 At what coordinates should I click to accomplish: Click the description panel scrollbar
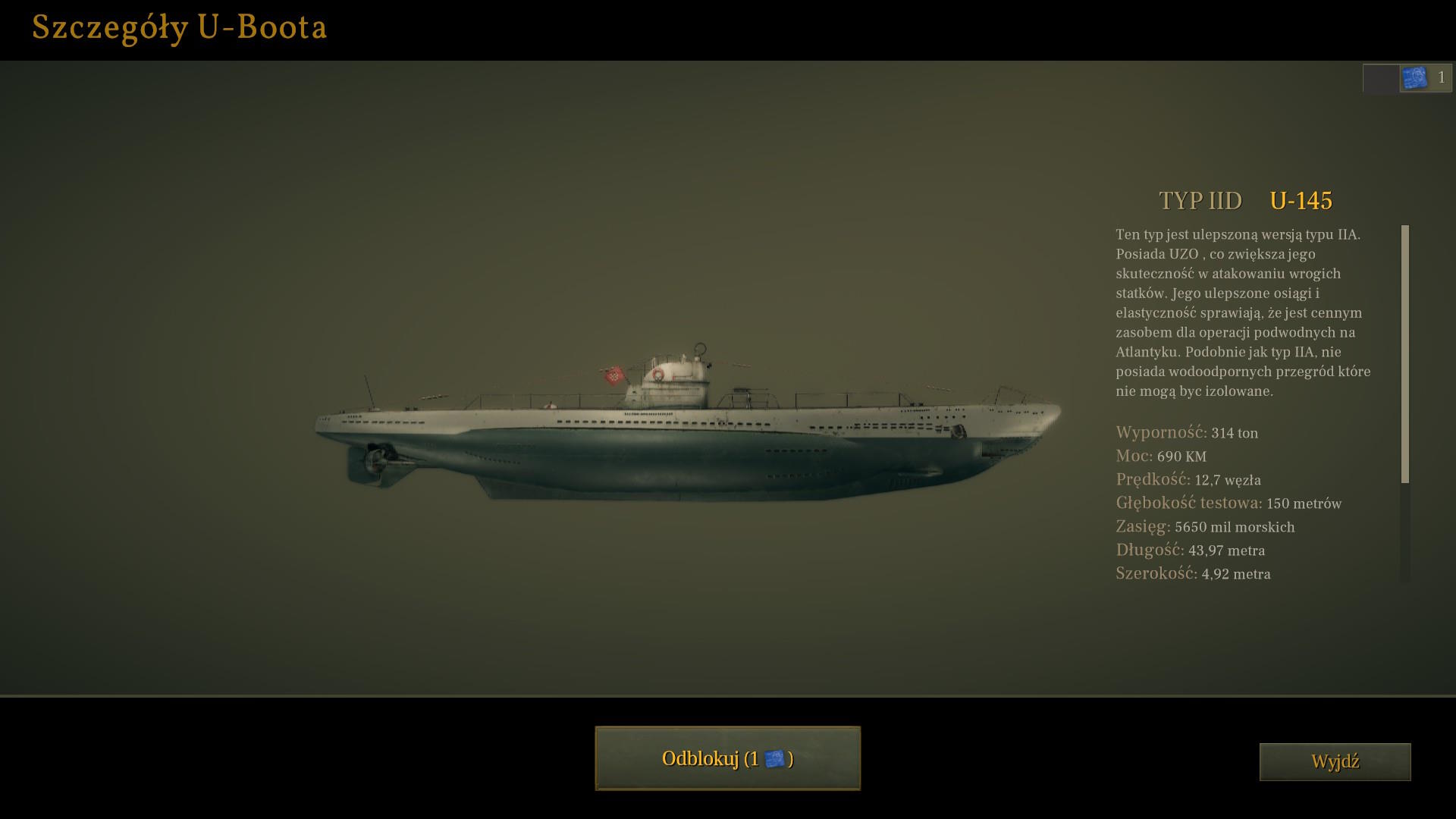(1405, 353)
